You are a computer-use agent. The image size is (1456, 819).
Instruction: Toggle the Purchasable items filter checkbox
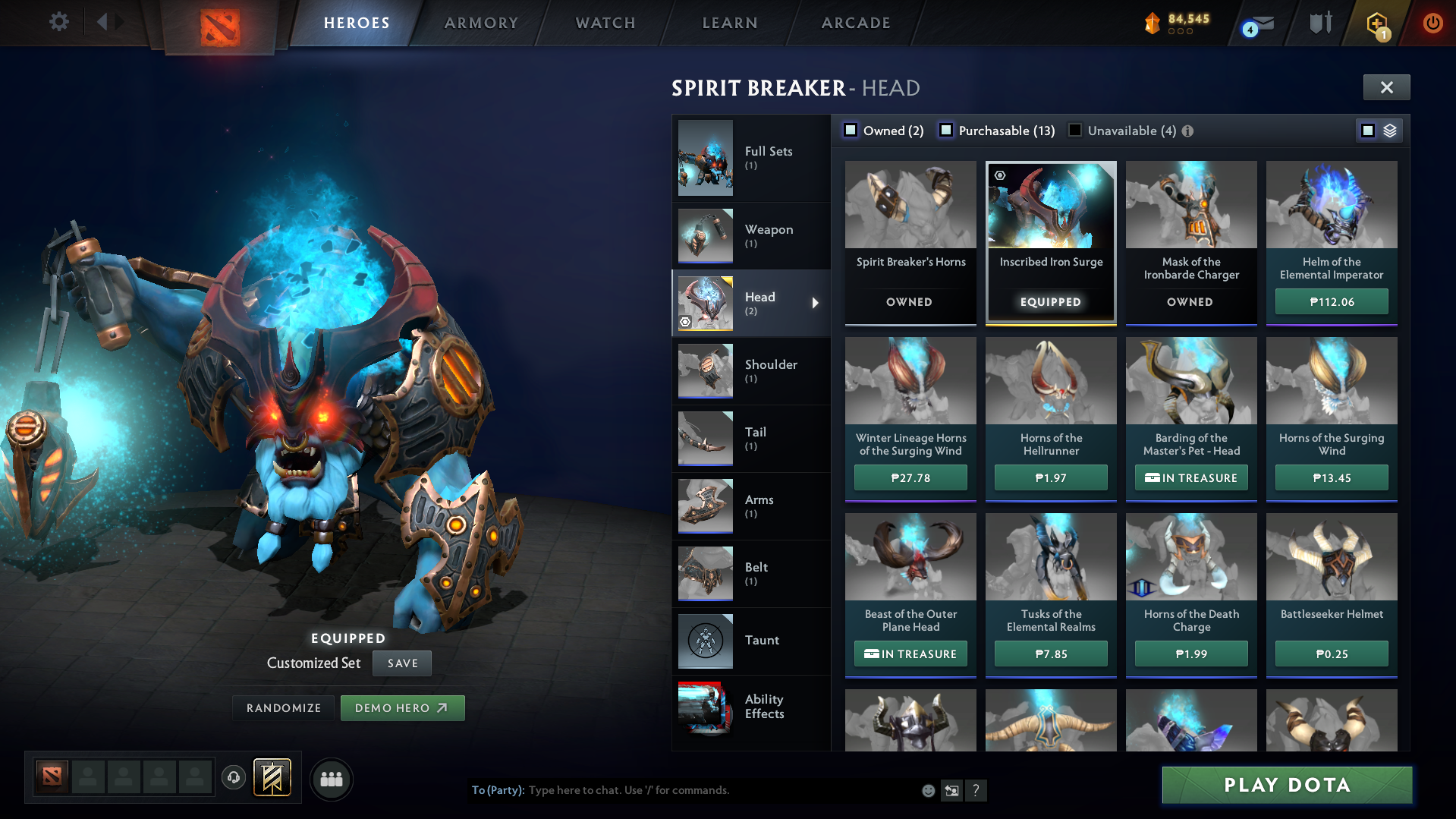(946, 130)
